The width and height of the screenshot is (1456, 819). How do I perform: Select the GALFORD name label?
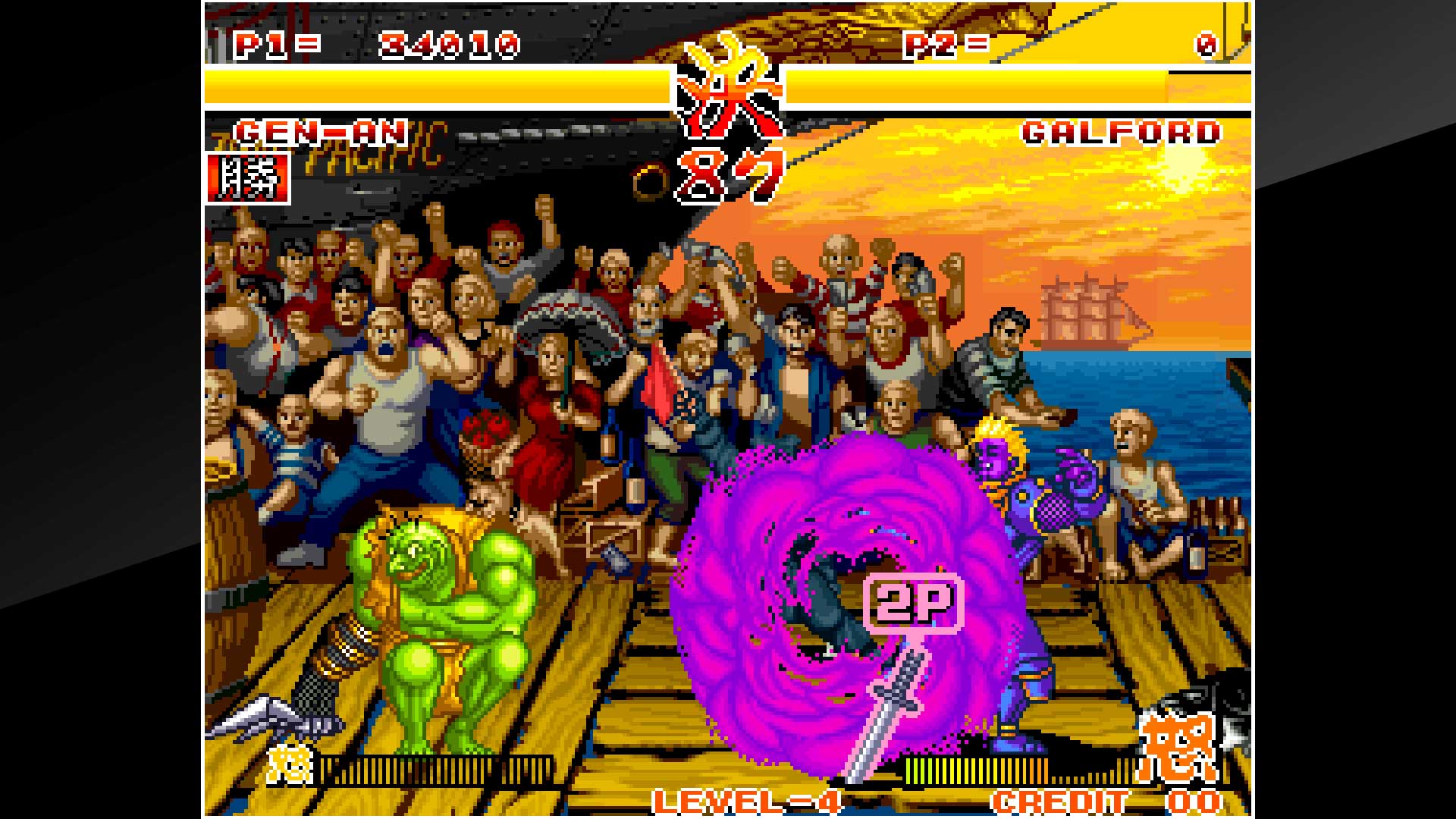(x=1122, y=133)
